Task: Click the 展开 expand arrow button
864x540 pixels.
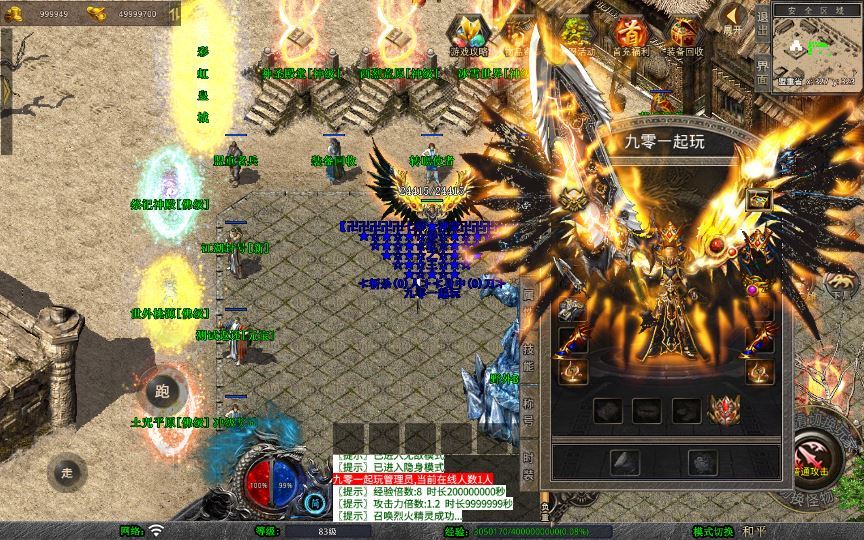Action: [x=734, y=20]
